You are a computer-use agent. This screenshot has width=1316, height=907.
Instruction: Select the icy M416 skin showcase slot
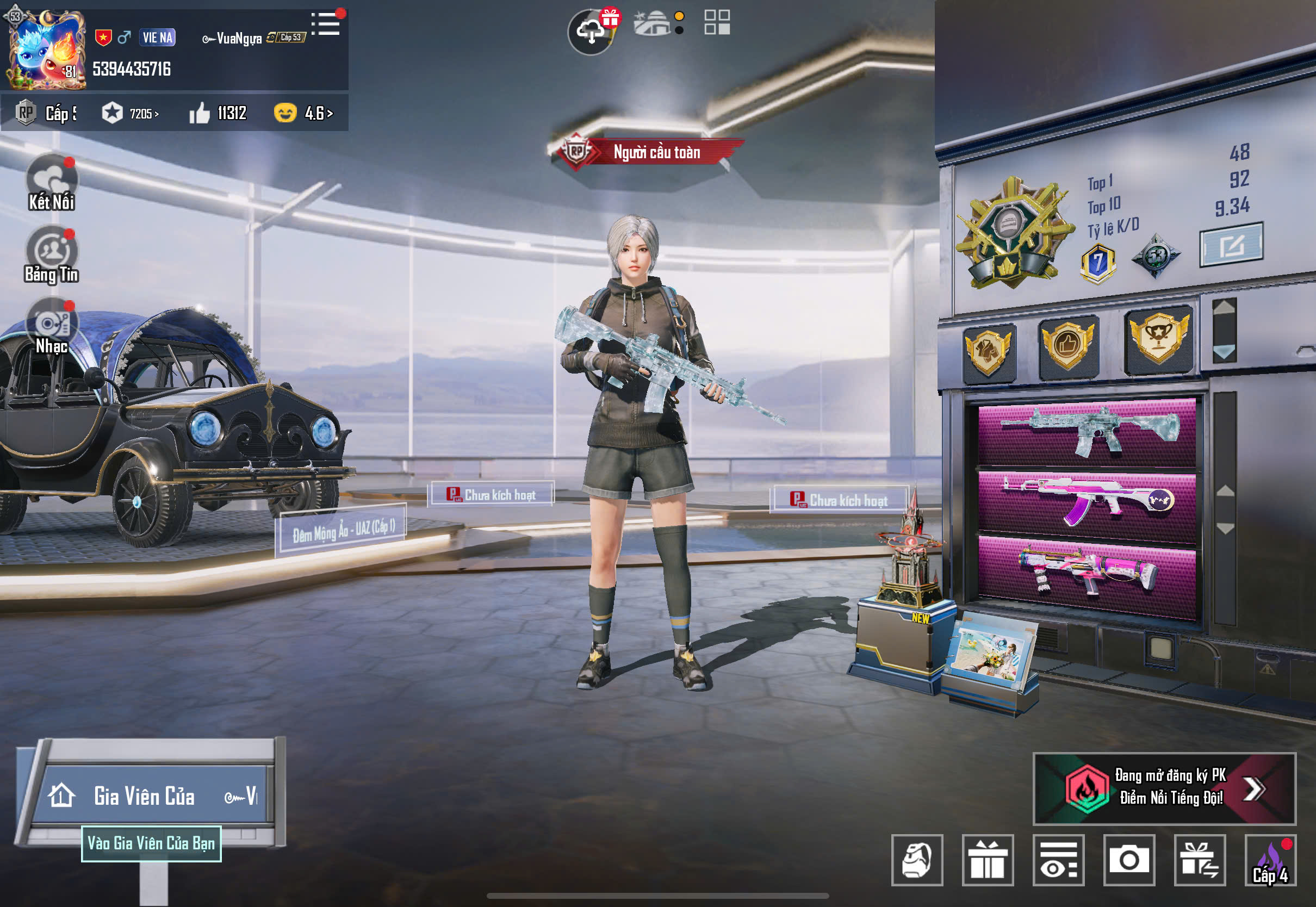click(x=1087, y=433)
